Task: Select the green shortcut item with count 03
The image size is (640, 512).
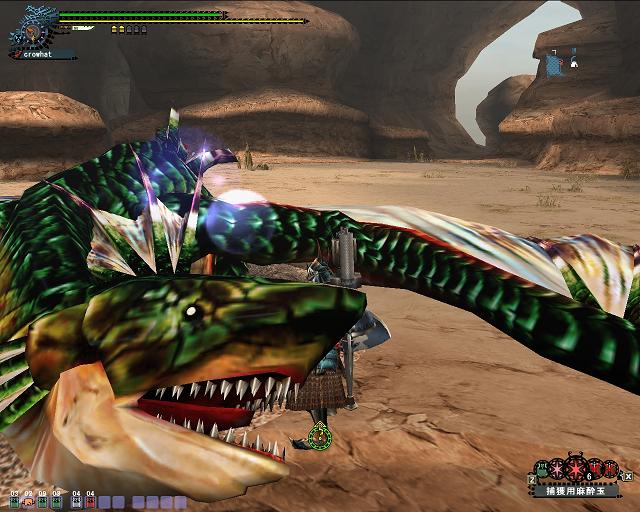Action: tap(14, 501)
